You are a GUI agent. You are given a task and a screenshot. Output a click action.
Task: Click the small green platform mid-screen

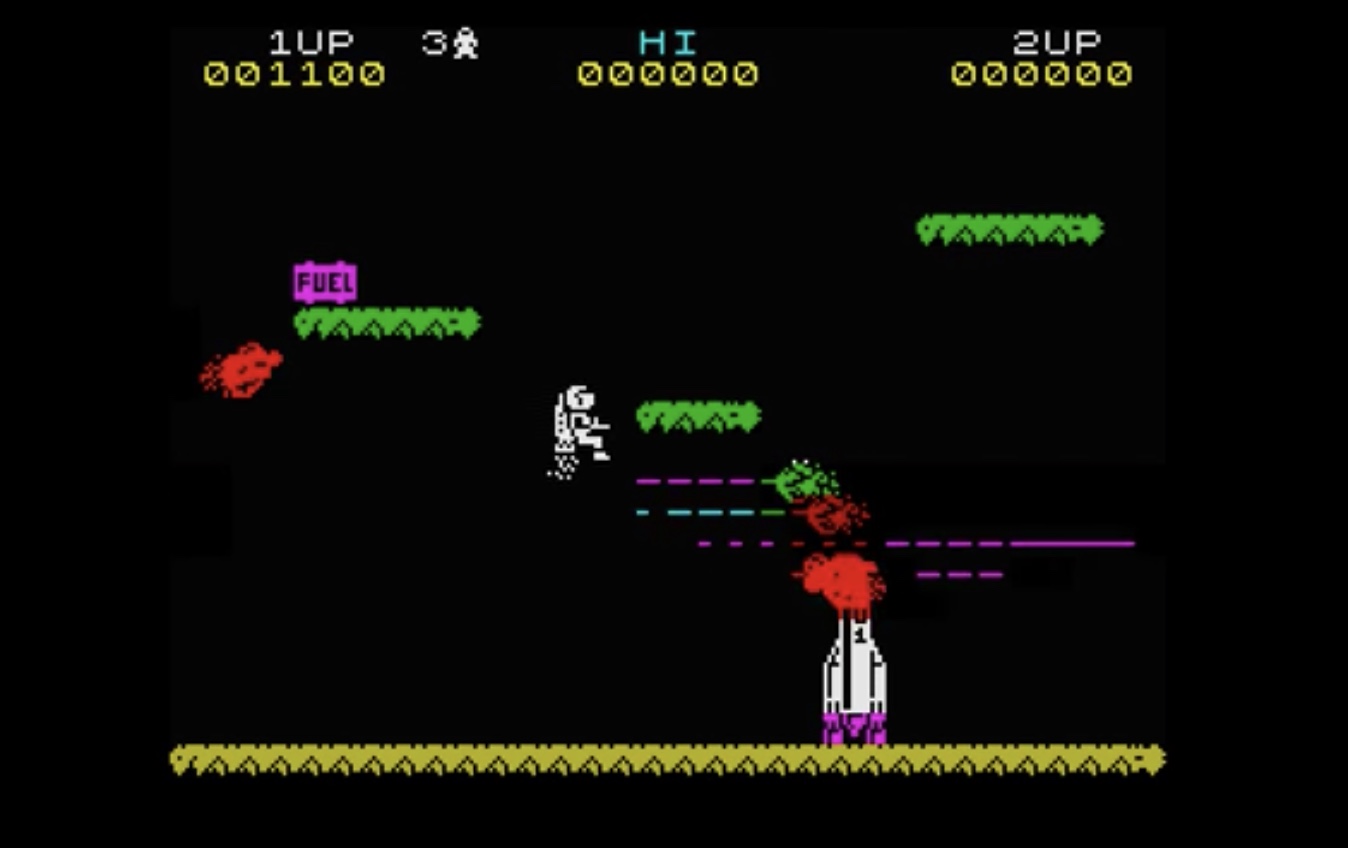pos(697,414)
